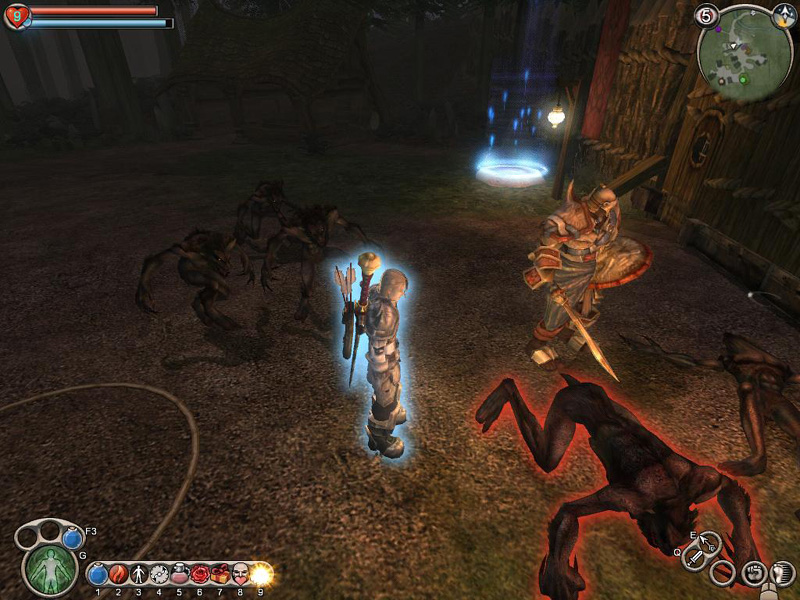800x600 pixels.
Task: Equip the sword melee weapon
Action: tap(695, 558)
